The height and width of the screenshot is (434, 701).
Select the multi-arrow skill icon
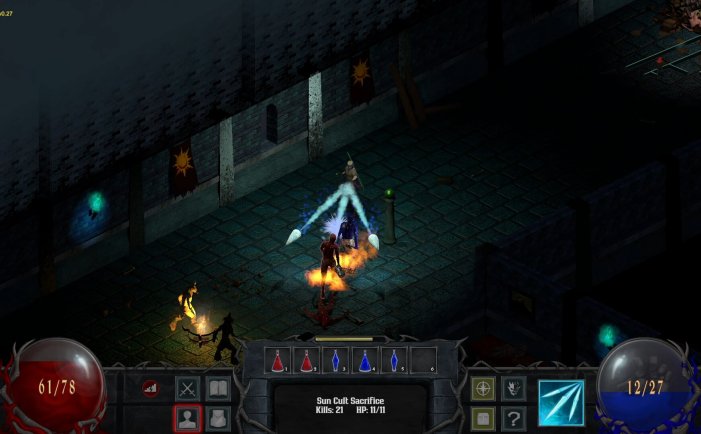561,402
